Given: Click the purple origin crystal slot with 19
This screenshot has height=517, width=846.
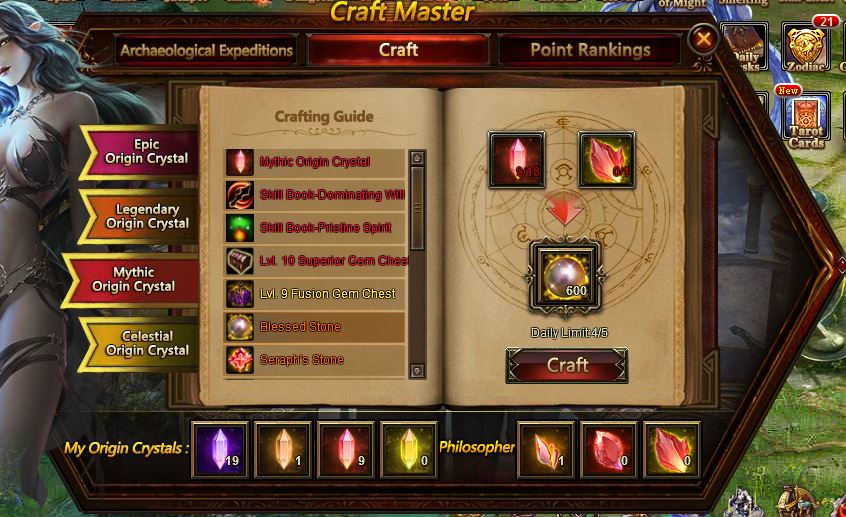Looking at the screenshot, I should [220, 449].
